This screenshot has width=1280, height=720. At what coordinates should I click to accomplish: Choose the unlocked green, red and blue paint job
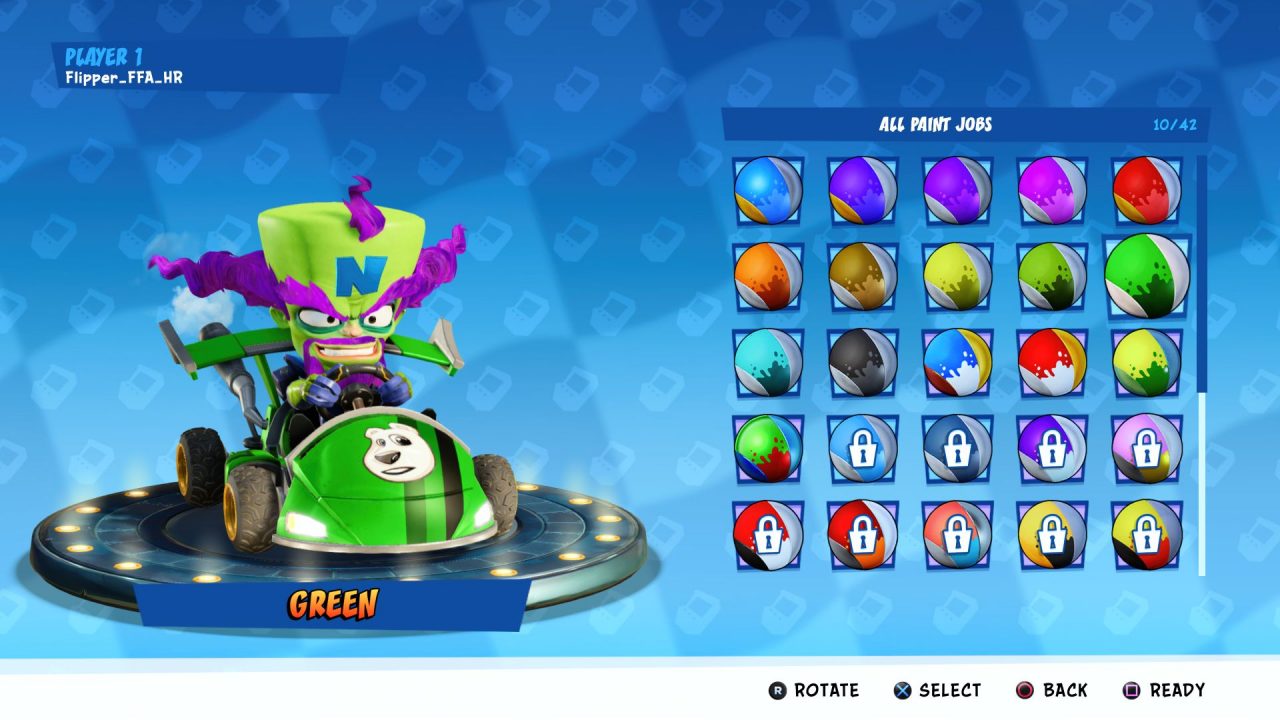[767, 448]
